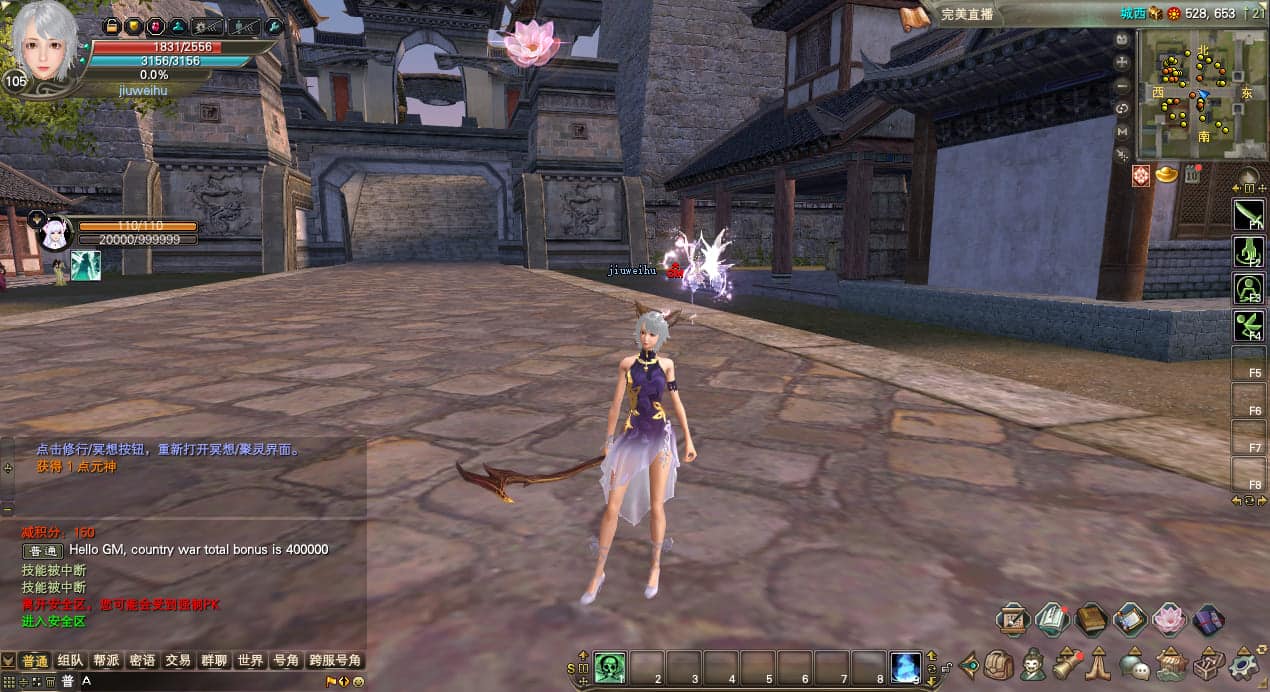The image size is (1270, 692).
Task: Use the blue flame skill in slot 9
Action: (x=905, y=667)
